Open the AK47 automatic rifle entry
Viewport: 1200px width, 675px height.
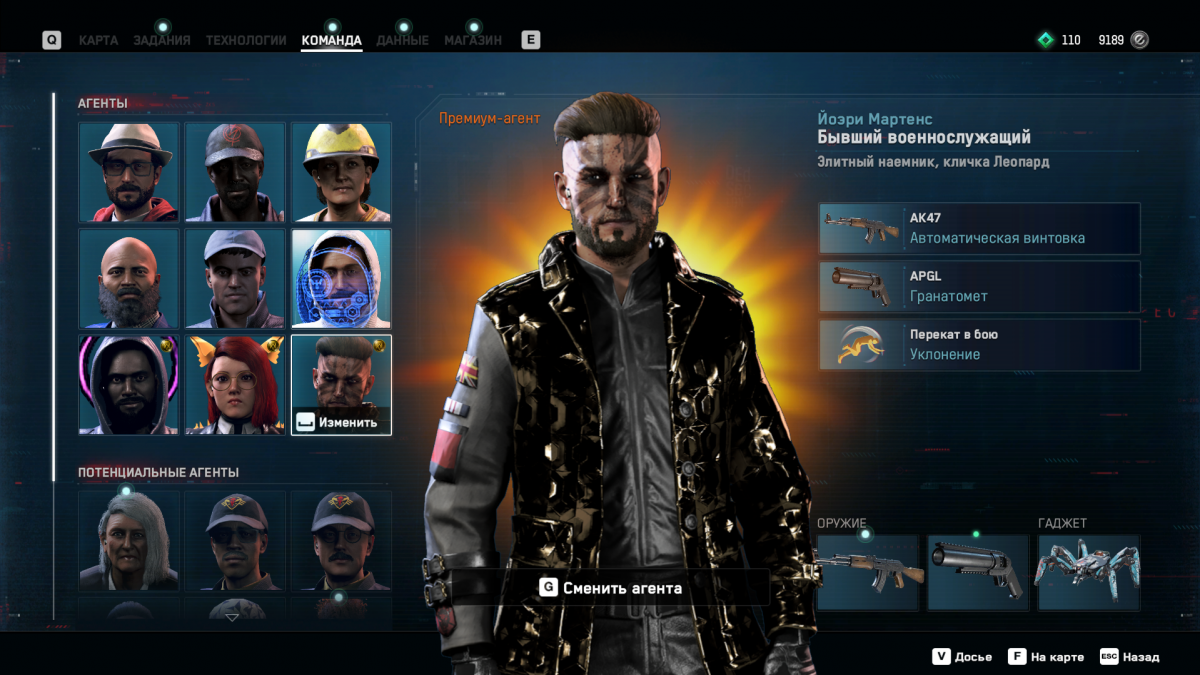pyautogui.click(x=979, y=229)
